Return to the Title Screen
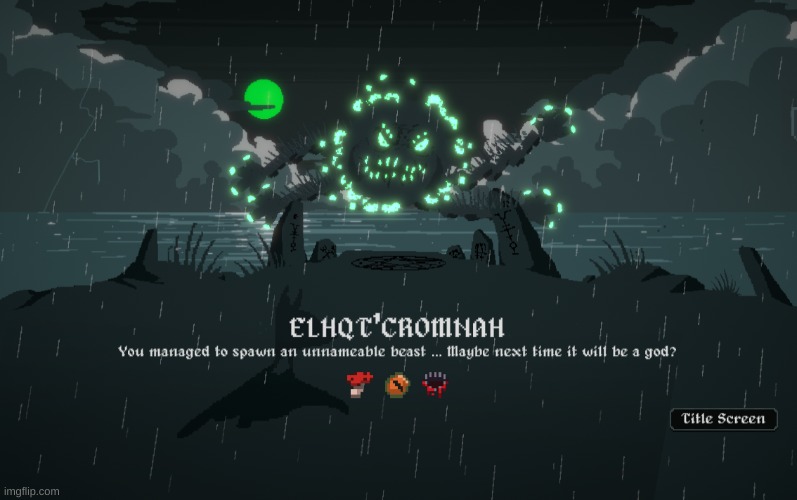The image size is (797, 500). coord(723,420)
